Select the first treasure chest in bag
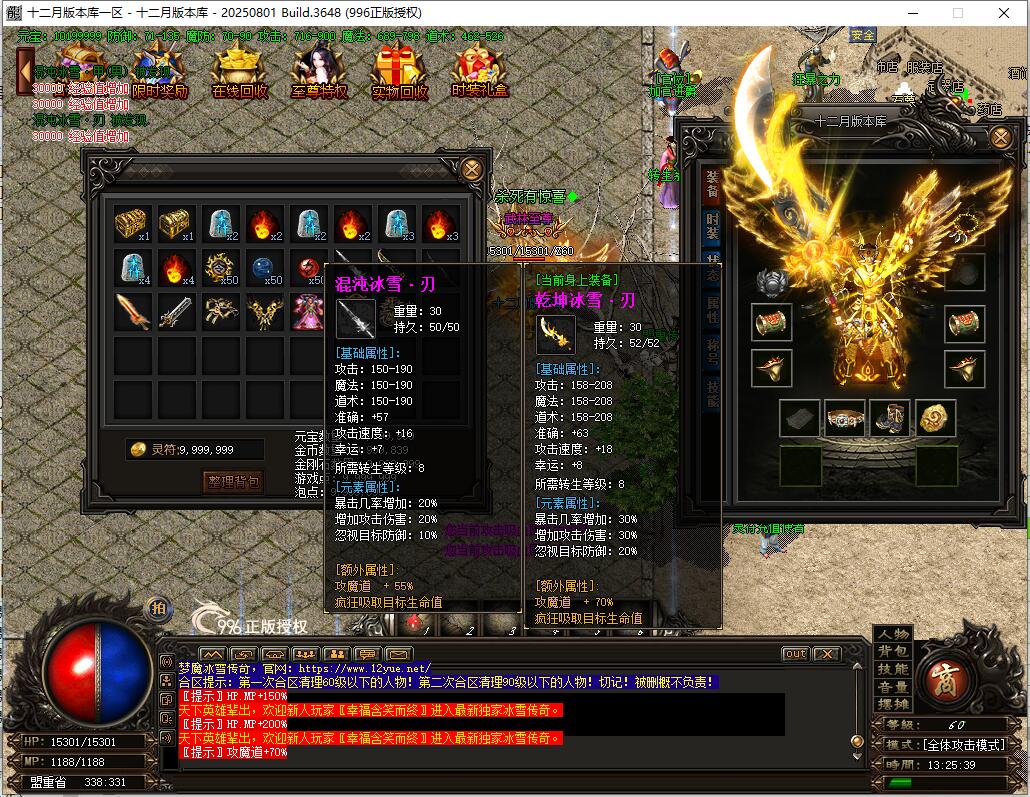This screenshot has width=1030, height=797. 132,224
